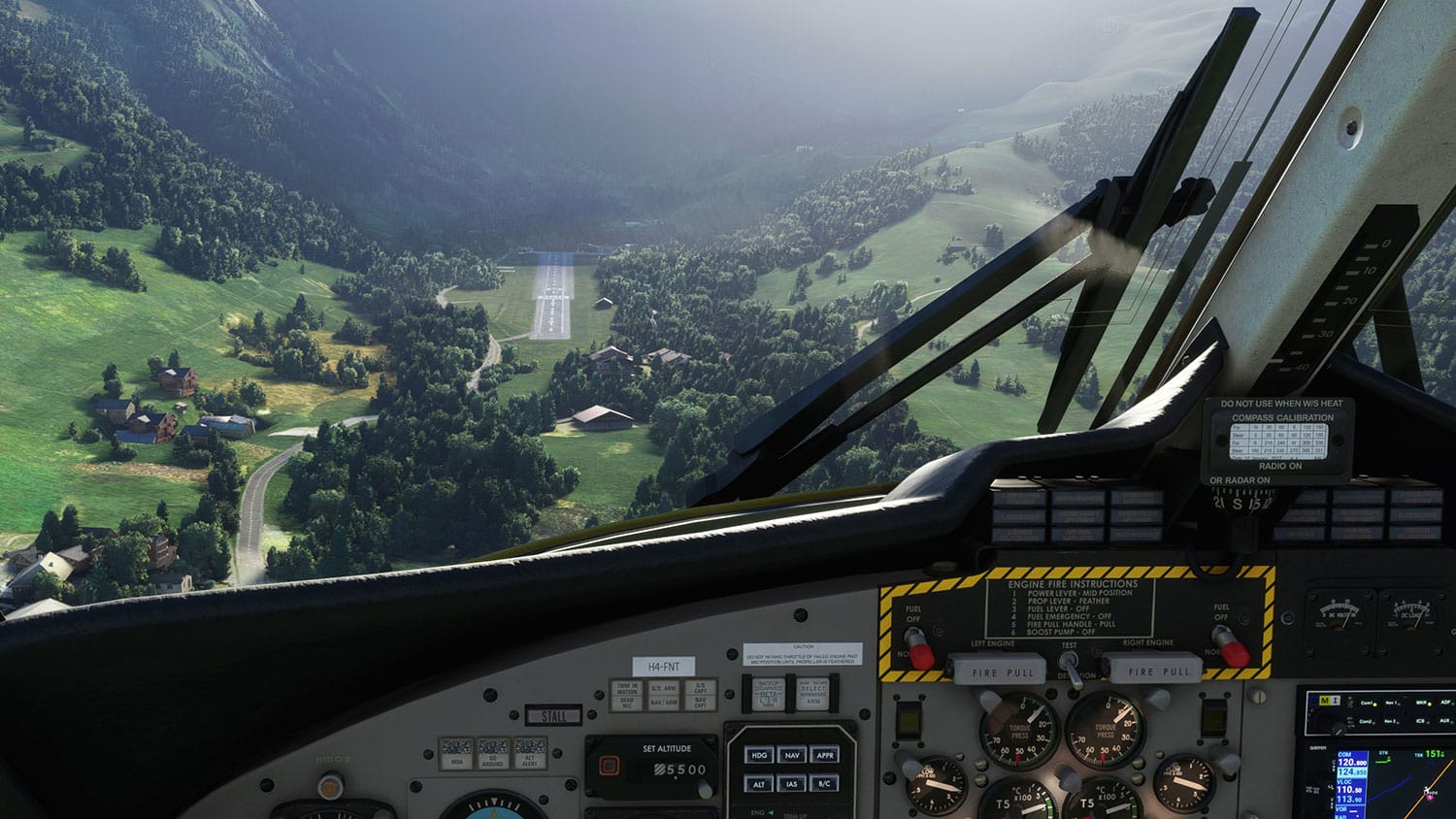This screenshot has width=1456, height=819.
Task: Activate the NAV autopilot mode button
Action: coord(792,755)
